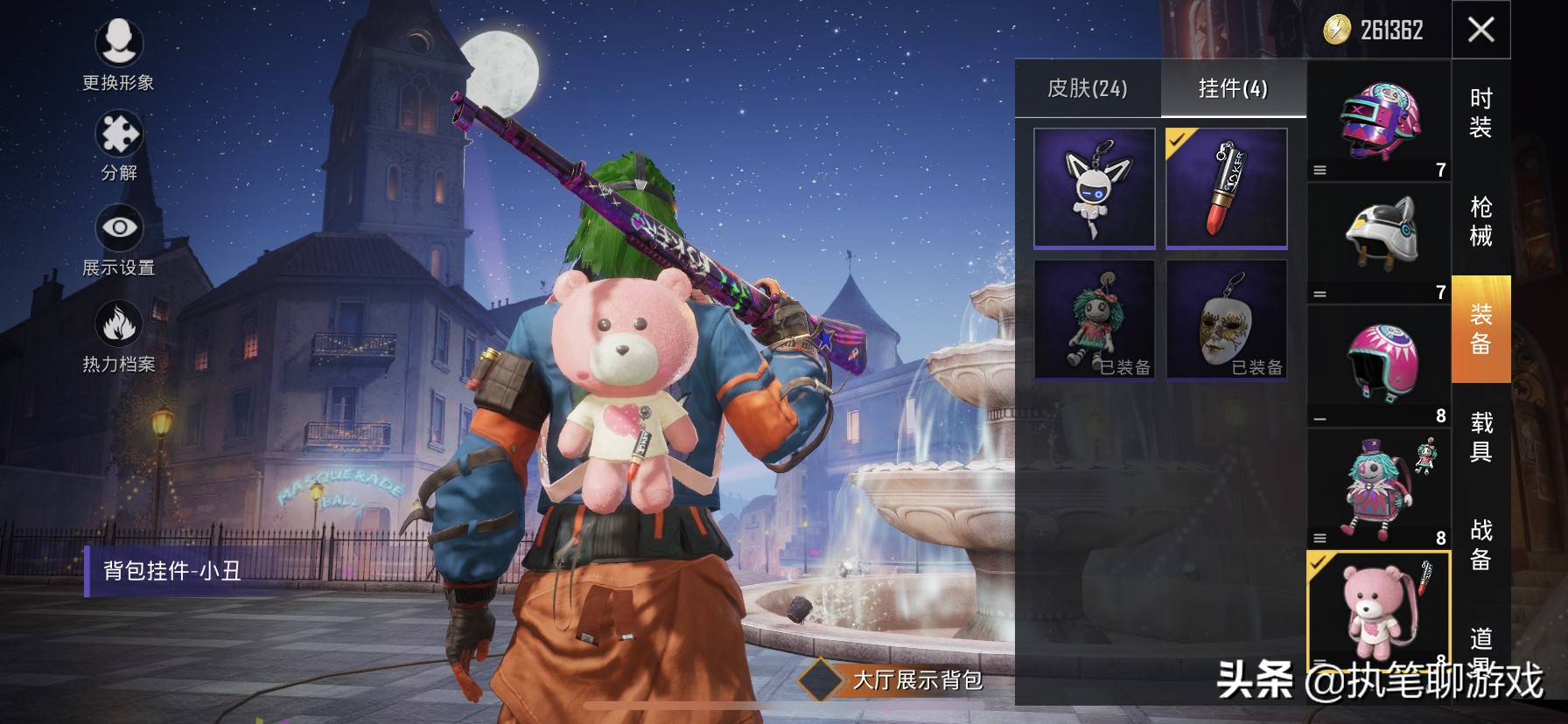This screenshot has height=724, width=1568.
Task: Switch to the 皮肤(24) skins tab
Action: [1088, 88]
